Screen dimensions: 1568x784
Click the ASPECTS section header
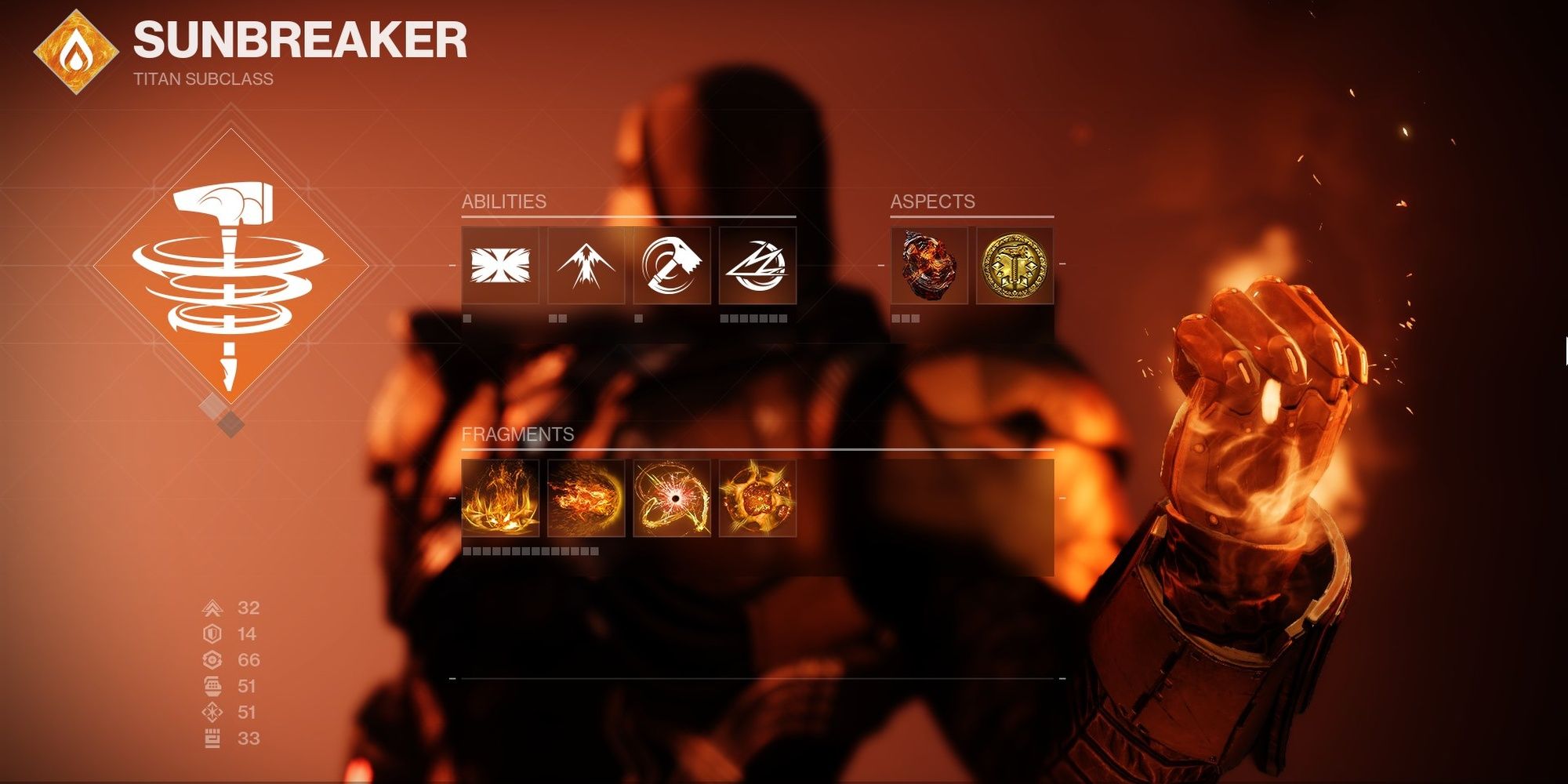point(931,201)
